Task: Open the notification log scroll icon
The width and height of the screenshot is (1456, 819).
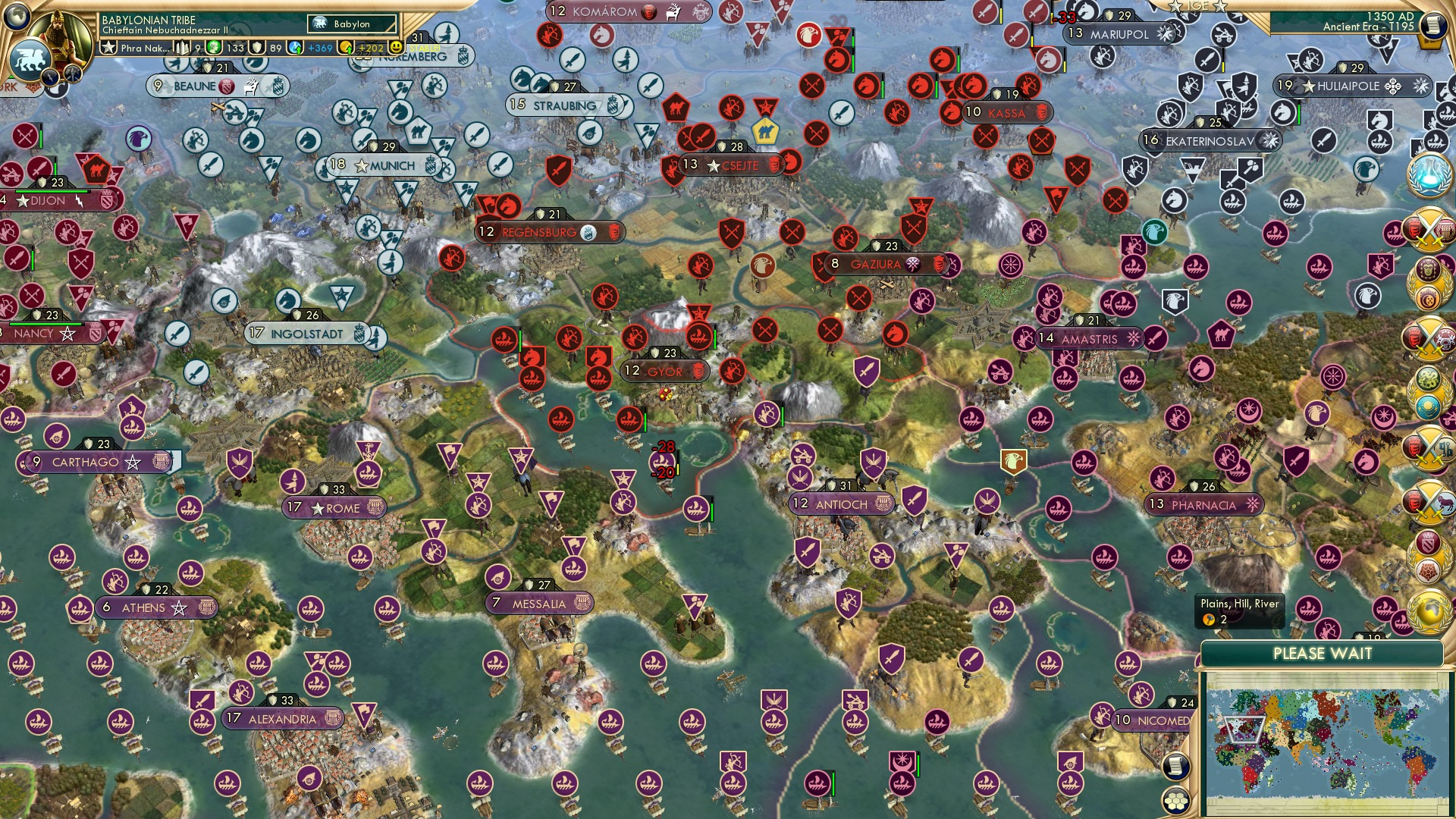Action: click(x=1176, y=766)
